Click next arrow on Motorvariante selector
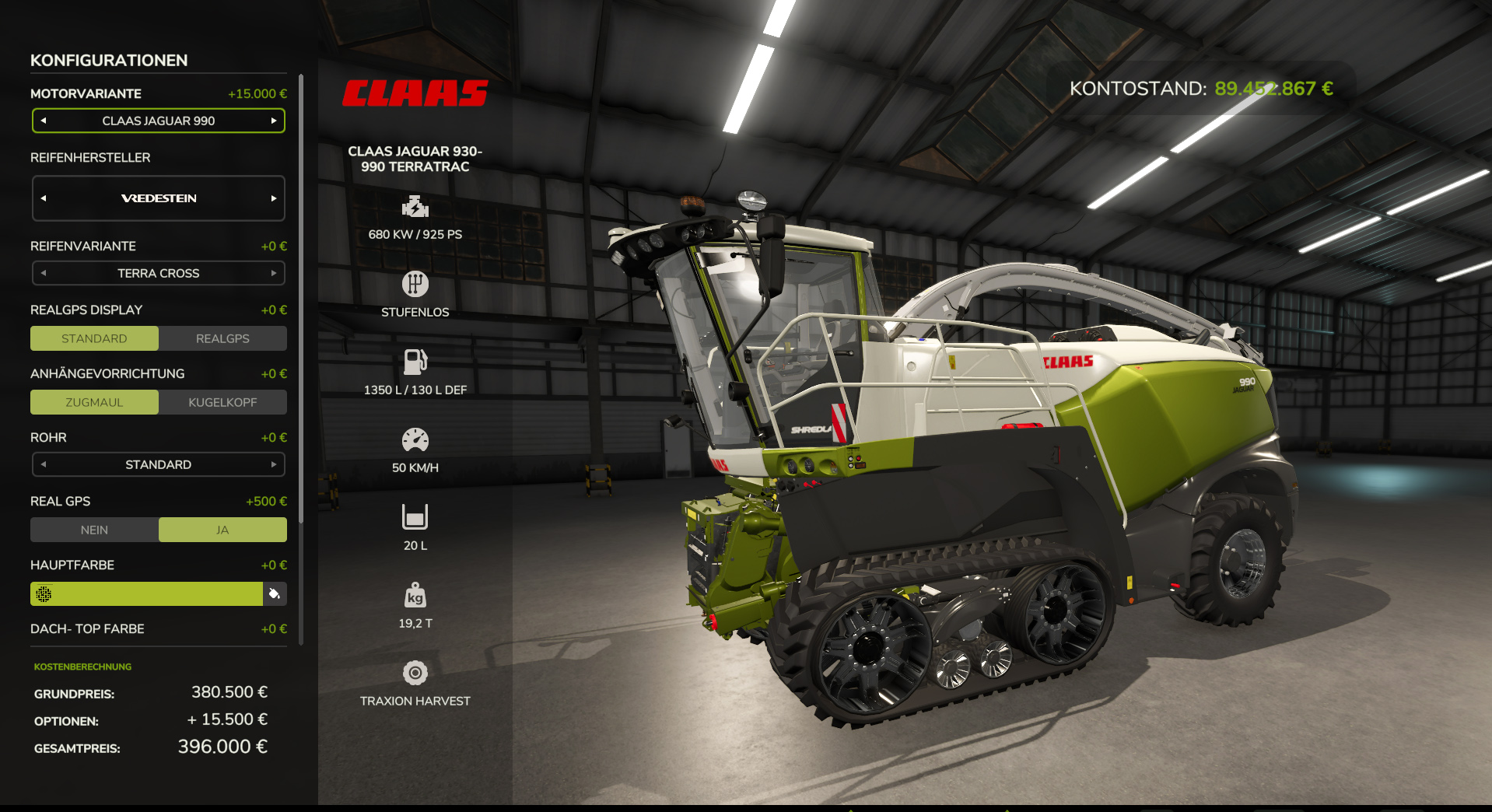Image resolution: width=1492 pixels, height=812 pixels. point(274,121)
